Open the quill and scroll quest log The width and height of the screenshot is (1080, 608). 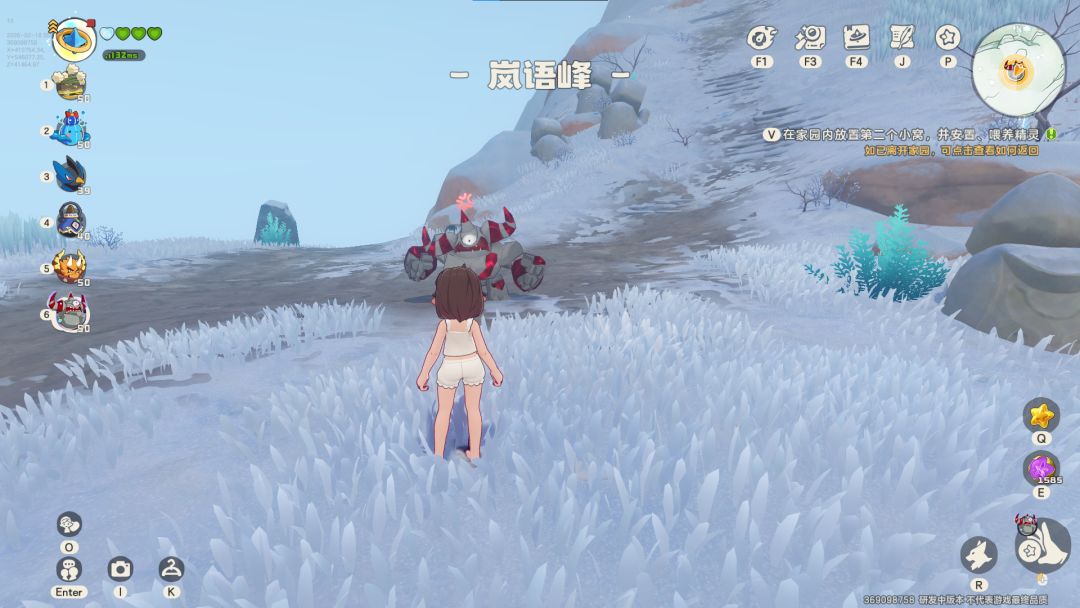[x=902, y=38]
